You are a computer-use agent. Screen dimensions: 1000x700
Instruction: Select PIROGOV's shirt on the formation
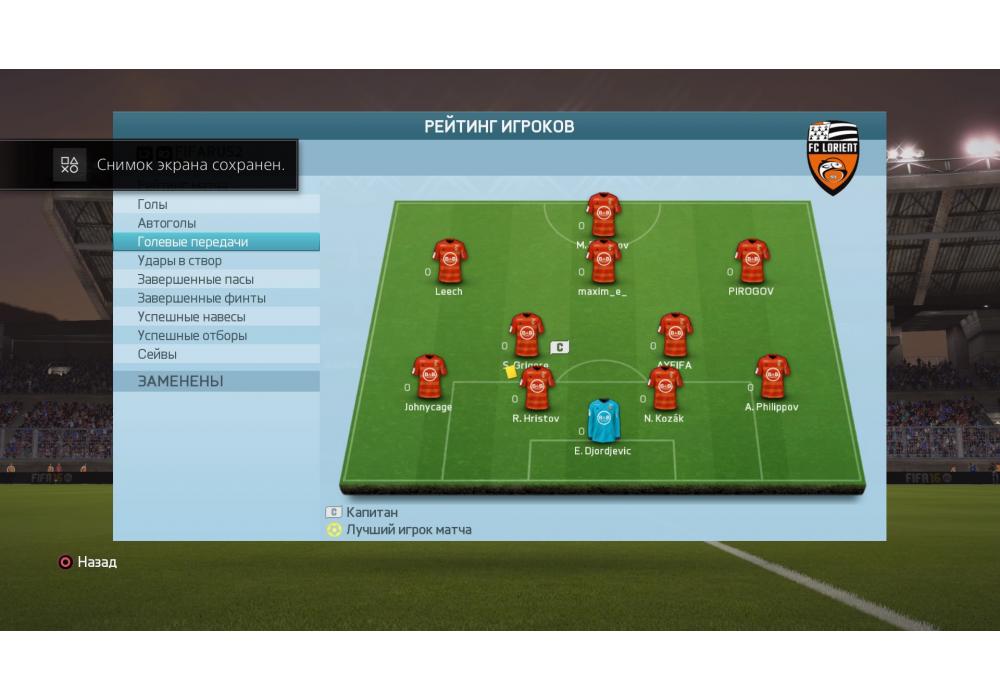[x=751, y=262]
